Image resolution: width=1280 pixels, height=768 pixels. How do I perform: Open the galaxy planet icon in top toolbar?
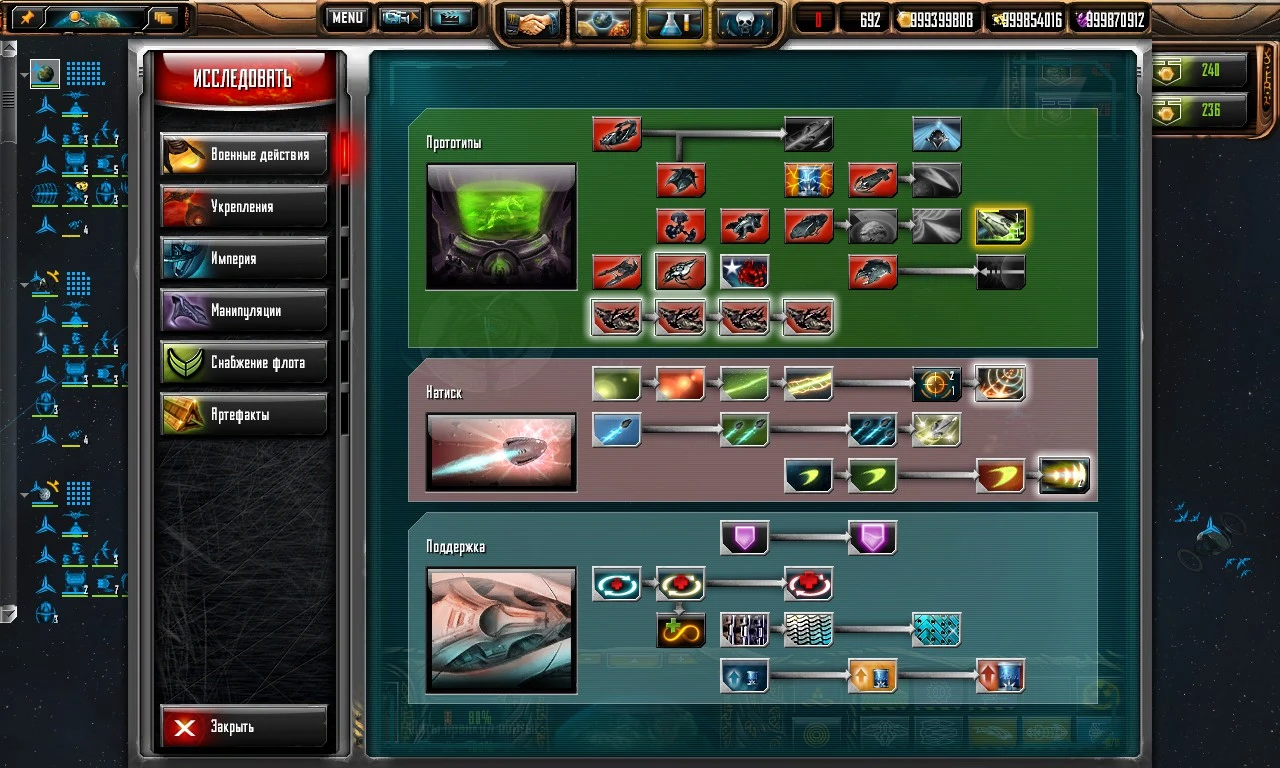click(x=603, y=20)
